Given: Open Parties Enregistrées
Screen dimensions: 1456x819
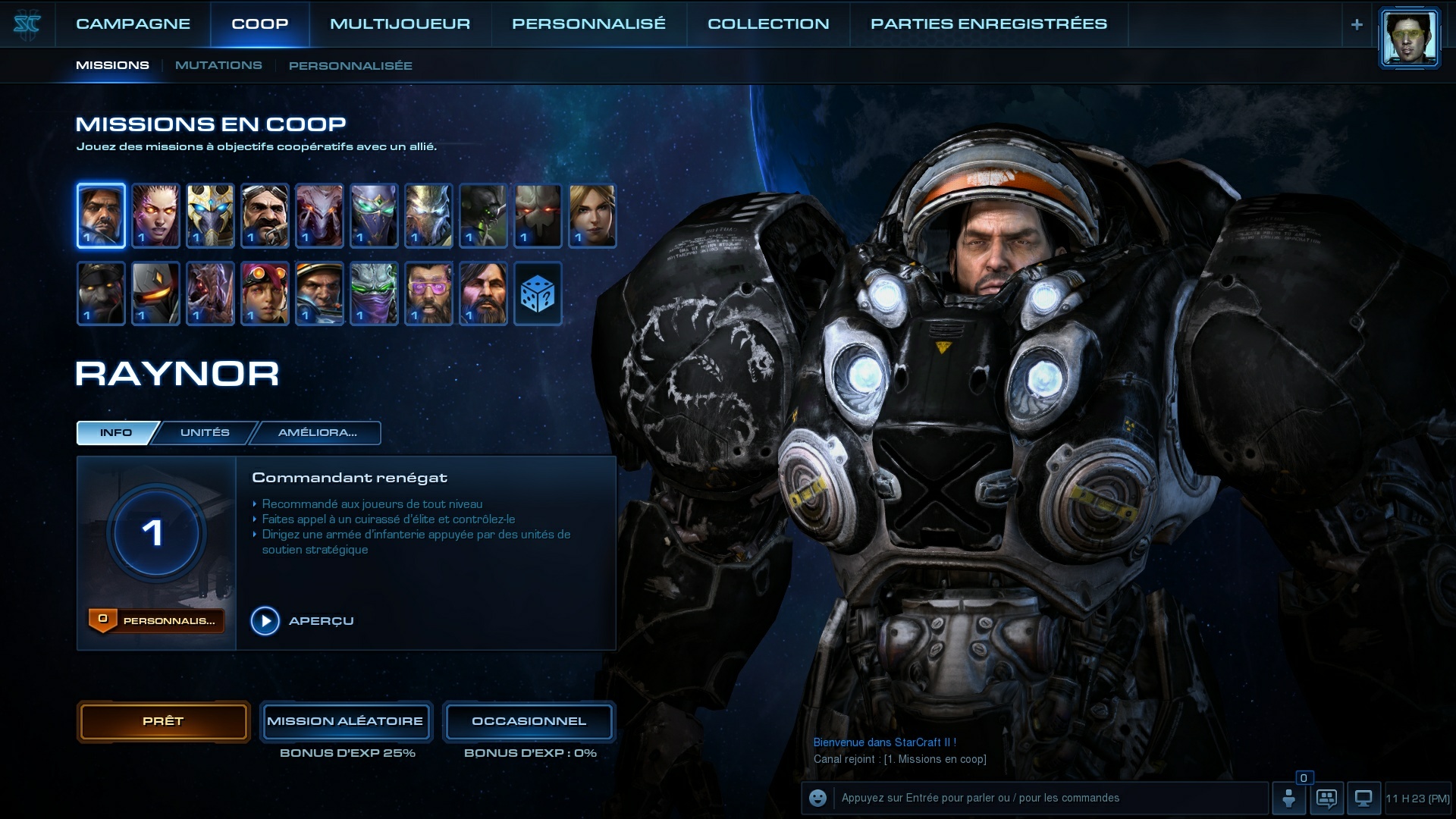Looking at the screenshot, I should click(x=988, y=24).
